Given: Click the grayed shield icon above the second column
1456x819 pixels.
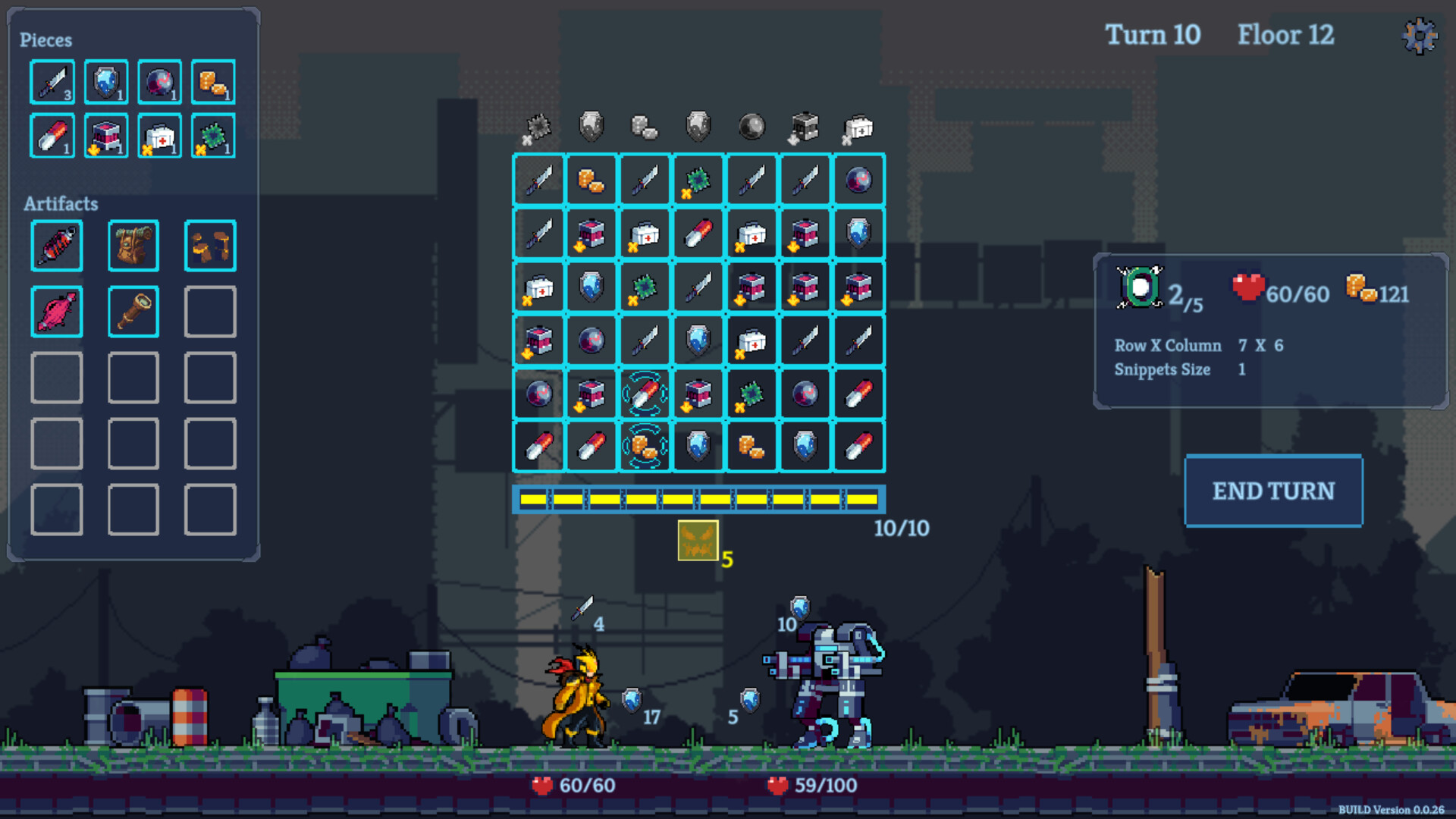Looking at the screenshot, I should pos(591,126).
